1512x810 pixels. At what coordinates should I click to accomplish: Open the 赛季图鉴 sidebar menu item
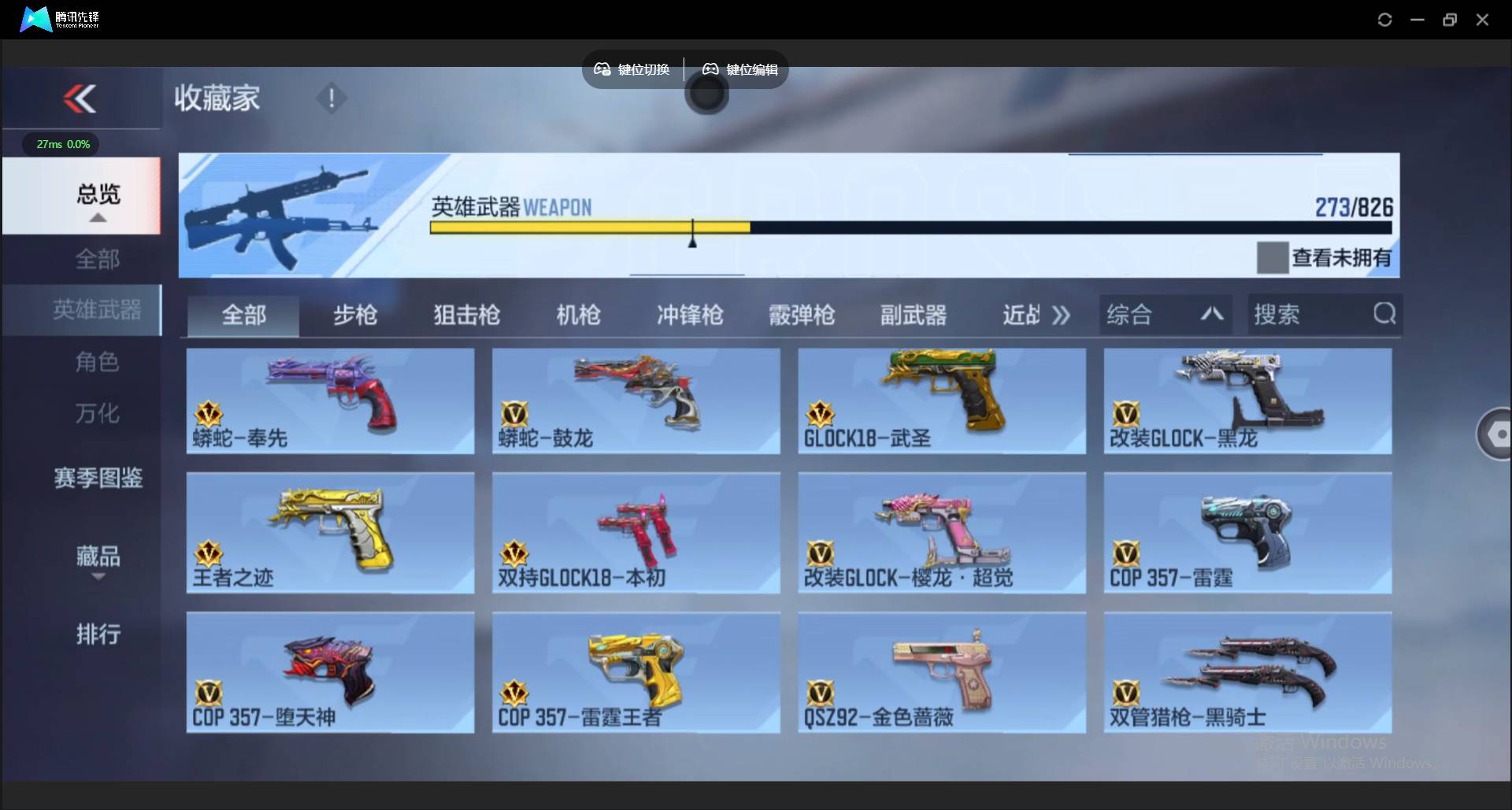98,479
